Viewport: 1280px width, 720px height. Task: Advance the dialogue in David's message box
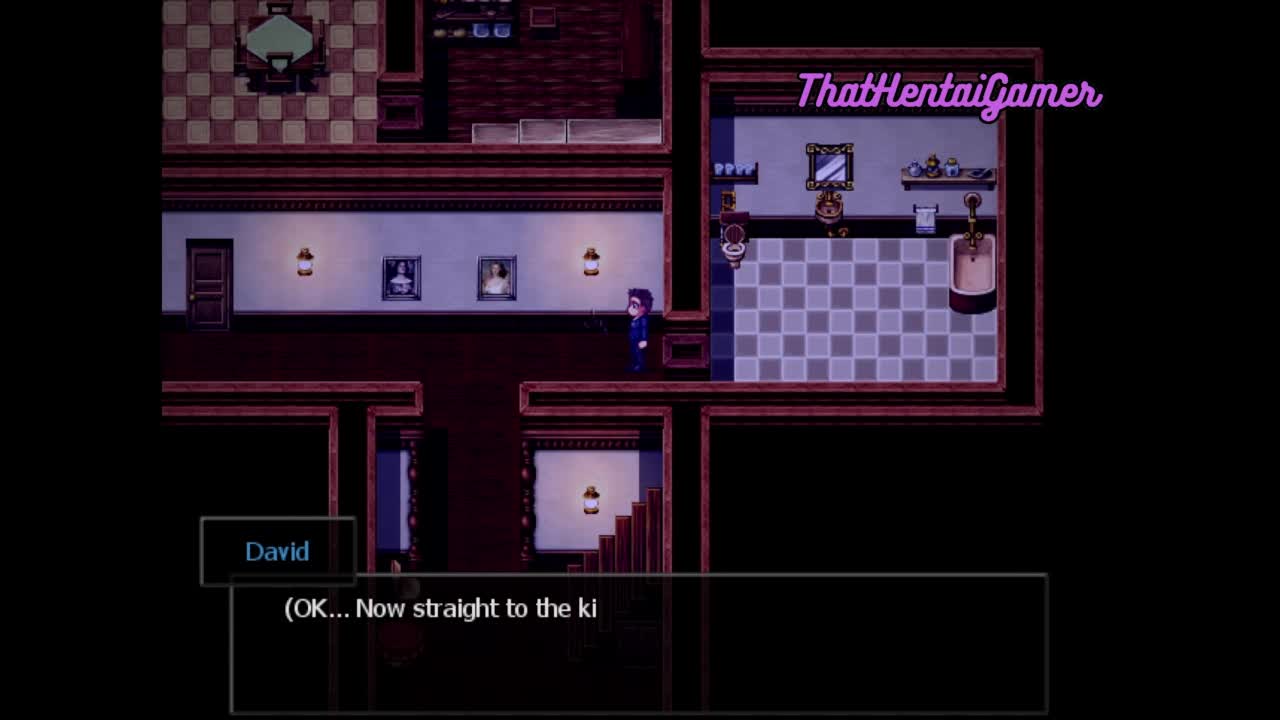(638, 642)
